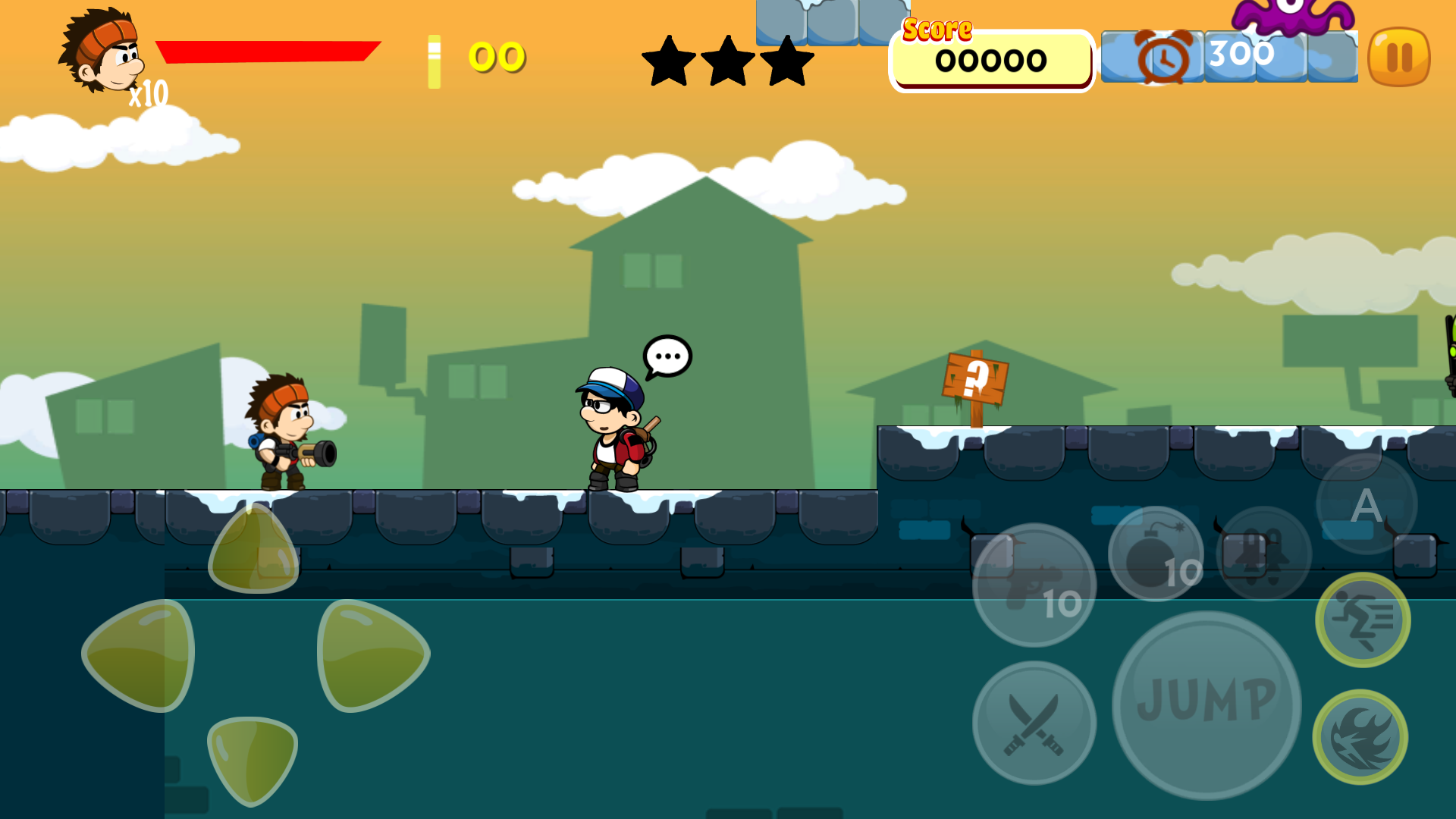Tap the yellow-ringed sprint dash icon
1456x819 pixels.
coord(1365,622)
